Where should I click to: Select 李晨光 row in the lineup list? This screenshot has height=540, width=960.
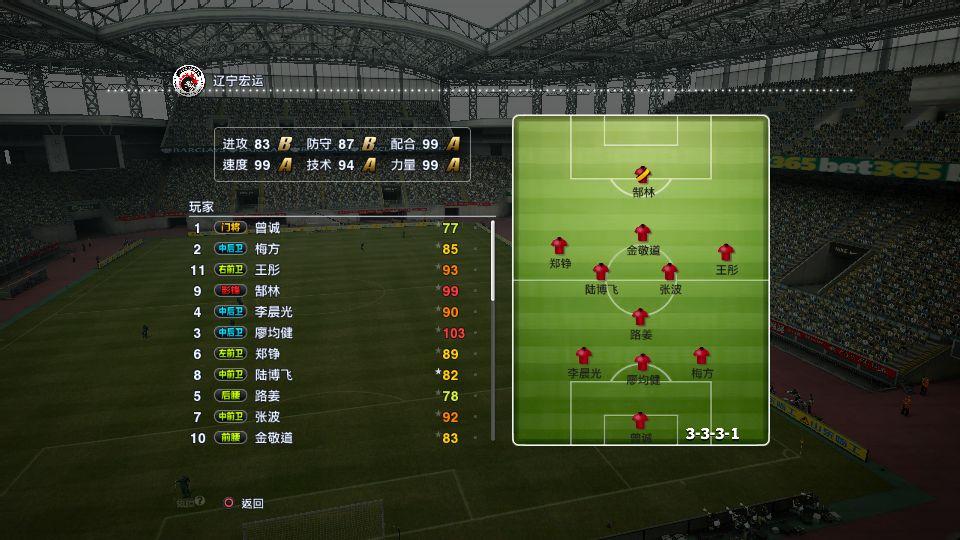273,312
